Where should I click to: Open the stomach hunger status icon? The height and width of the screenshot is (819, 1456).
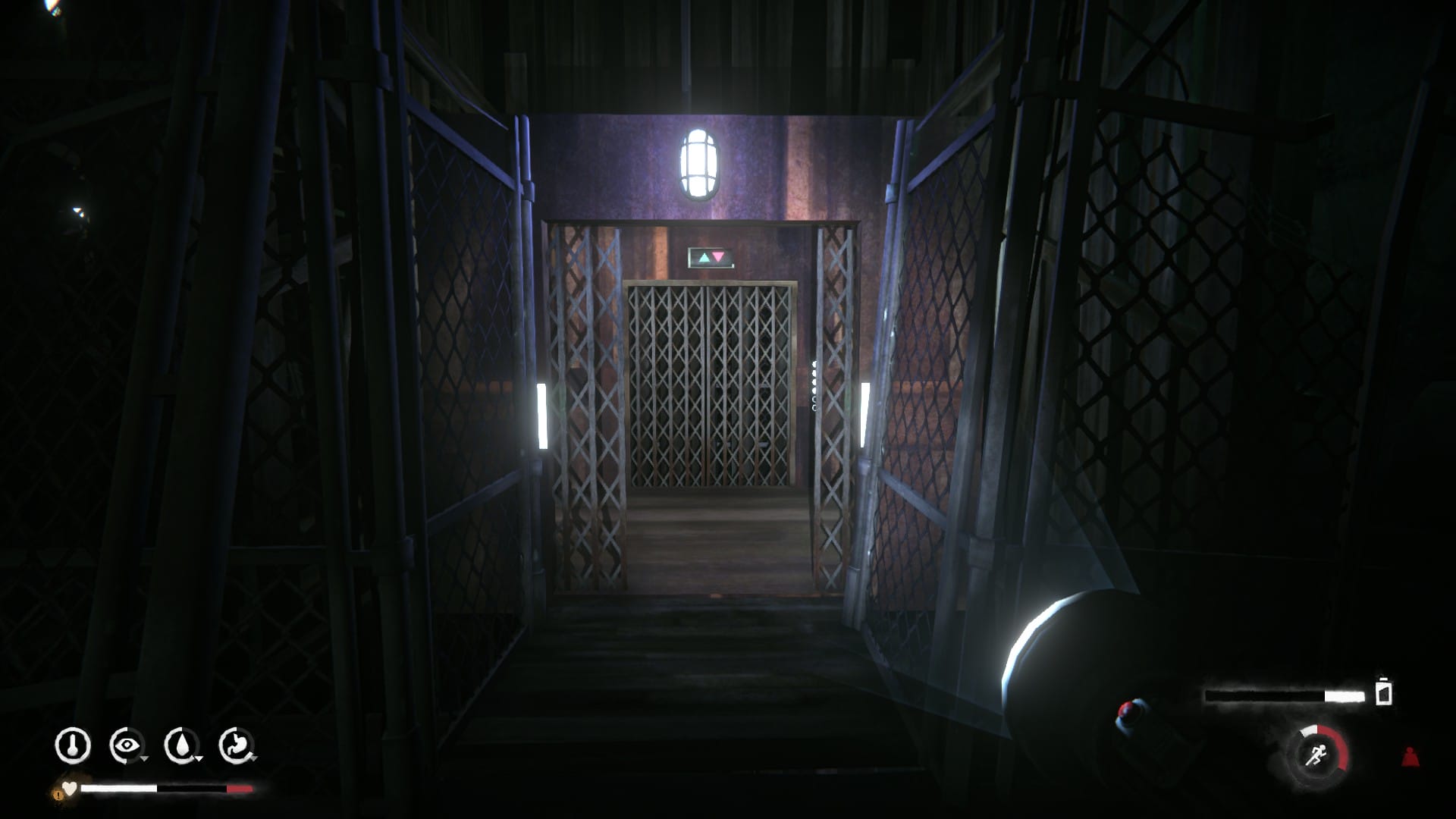point(235,745)
